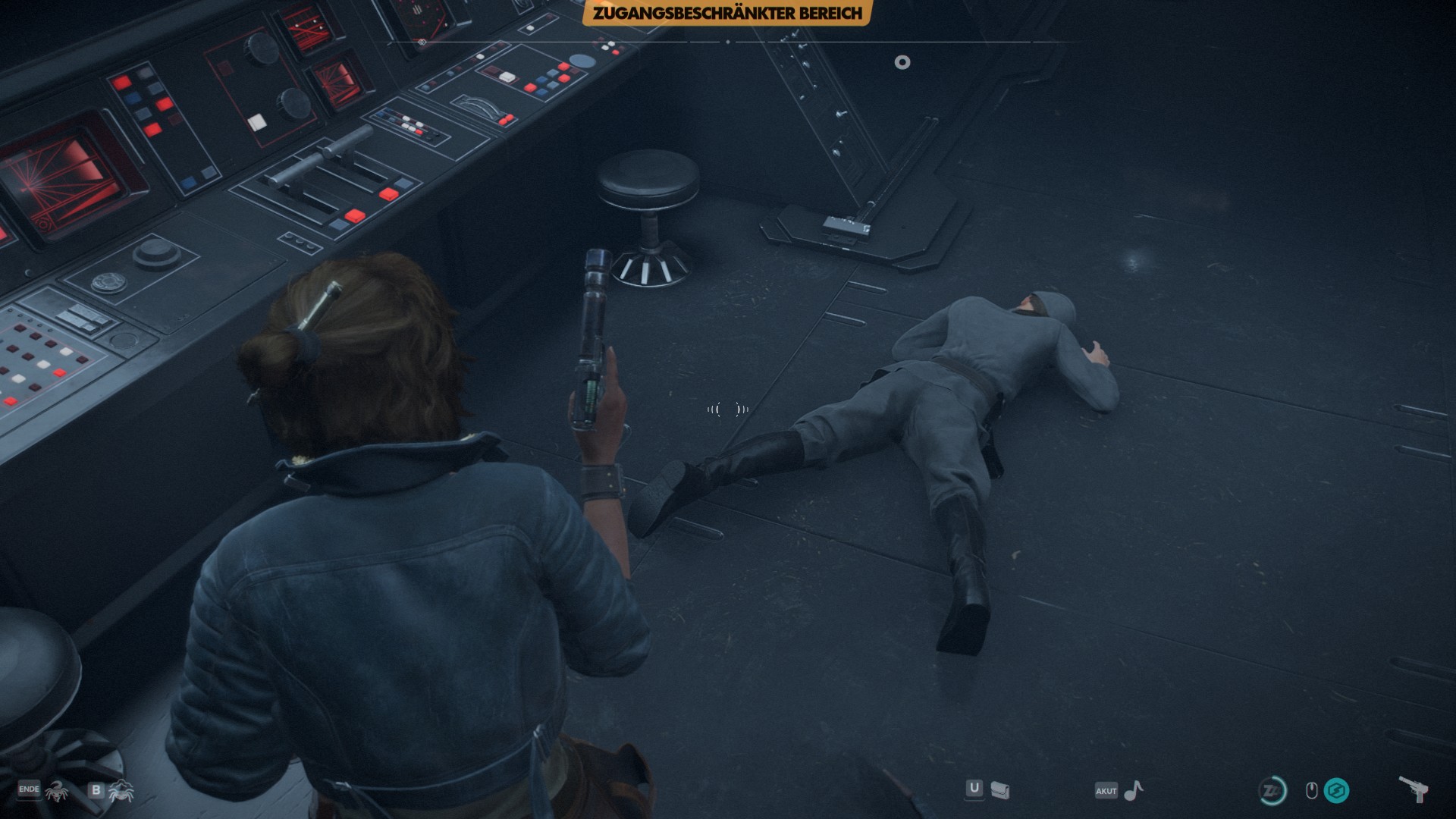Select the blaster pistol weapon icon
The height and width of the screenshot is (819, 1456).
pyautogui.click(x=1414, y=790)
